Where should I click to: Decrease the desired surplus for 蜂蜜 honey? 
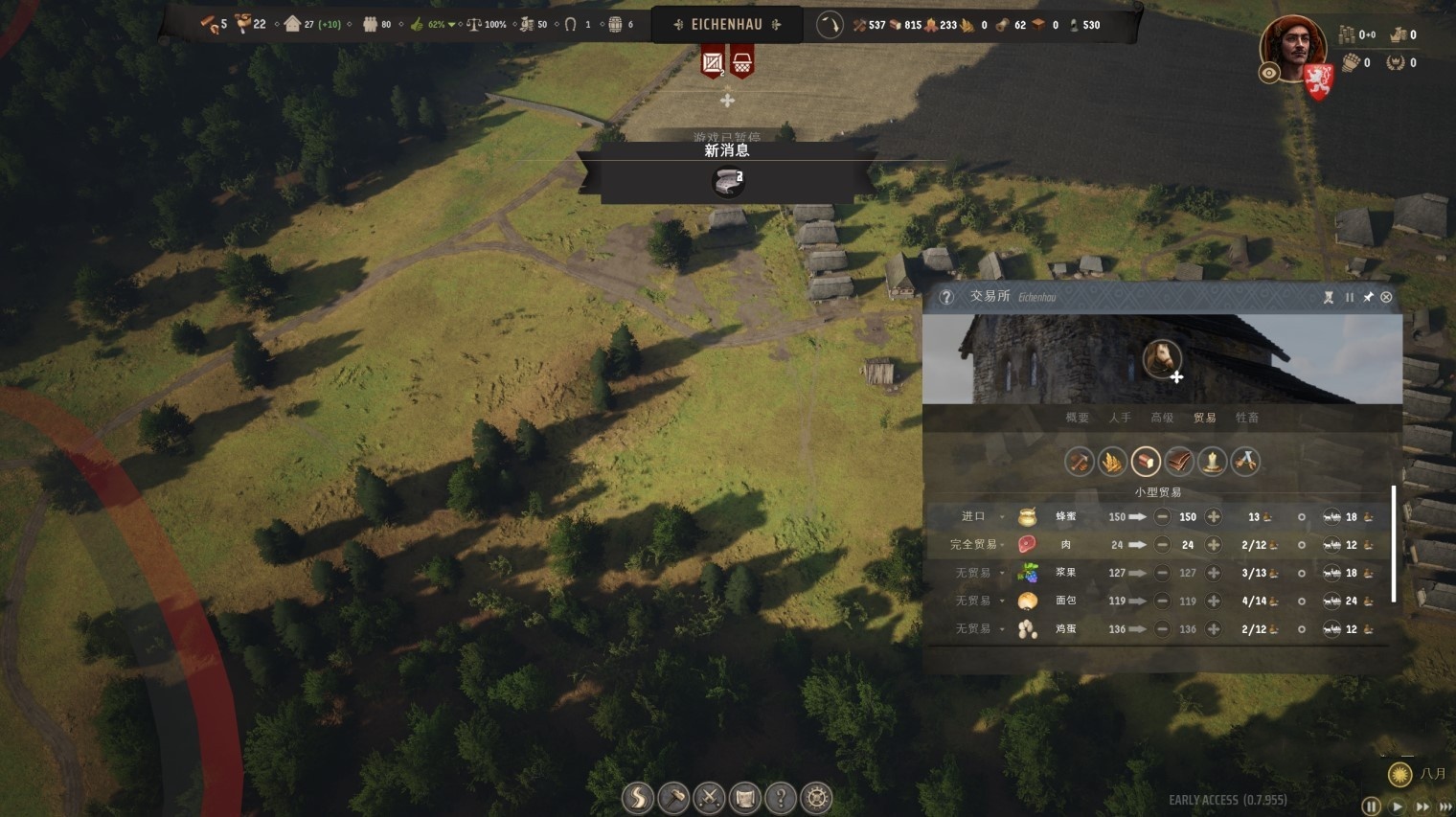click(x=1162, y=517)
